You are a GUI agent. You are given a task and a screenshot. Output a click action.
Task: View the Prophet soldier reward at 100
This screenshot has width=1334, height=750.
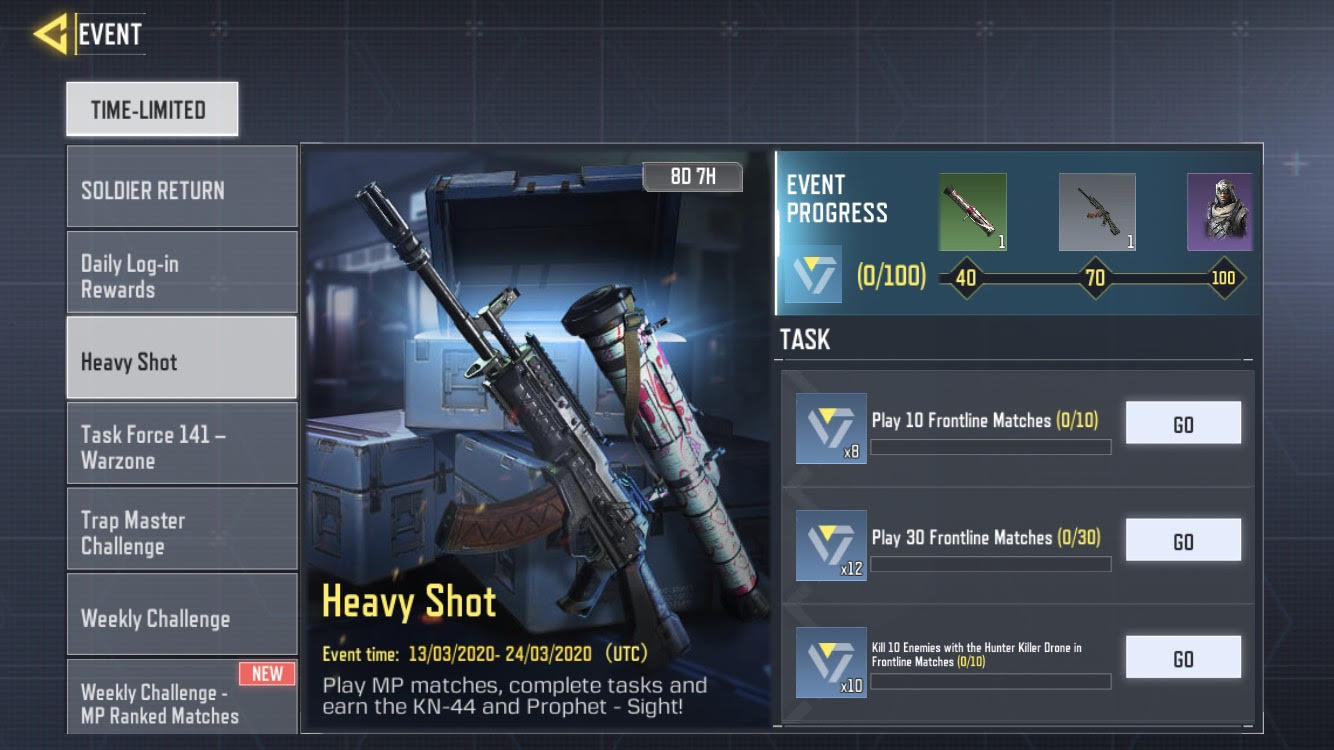pyautogui.click(x=1219, y=212)
